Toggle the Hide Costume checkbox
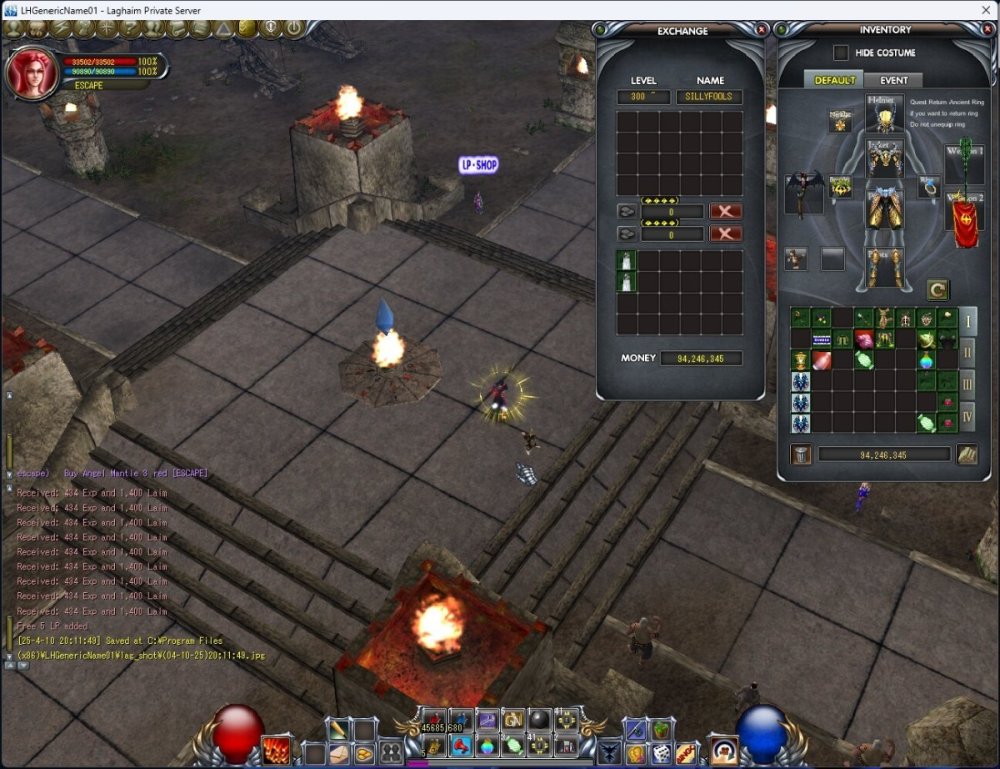The width and height of the screenshot is (1000, 769). [841, 53]
